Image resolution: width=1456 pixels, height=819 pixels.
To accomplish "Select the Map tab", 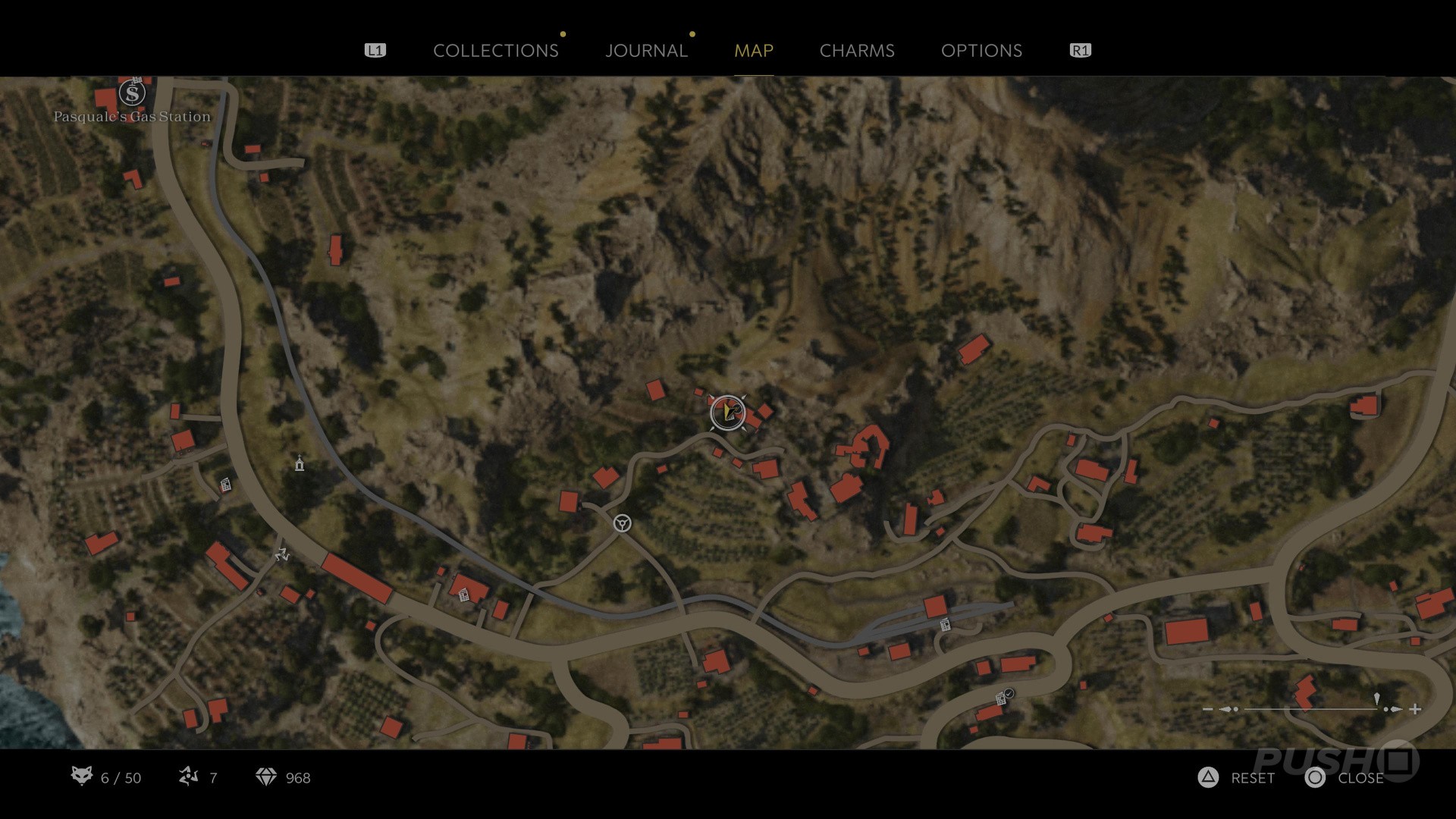I will pos(753,51).
